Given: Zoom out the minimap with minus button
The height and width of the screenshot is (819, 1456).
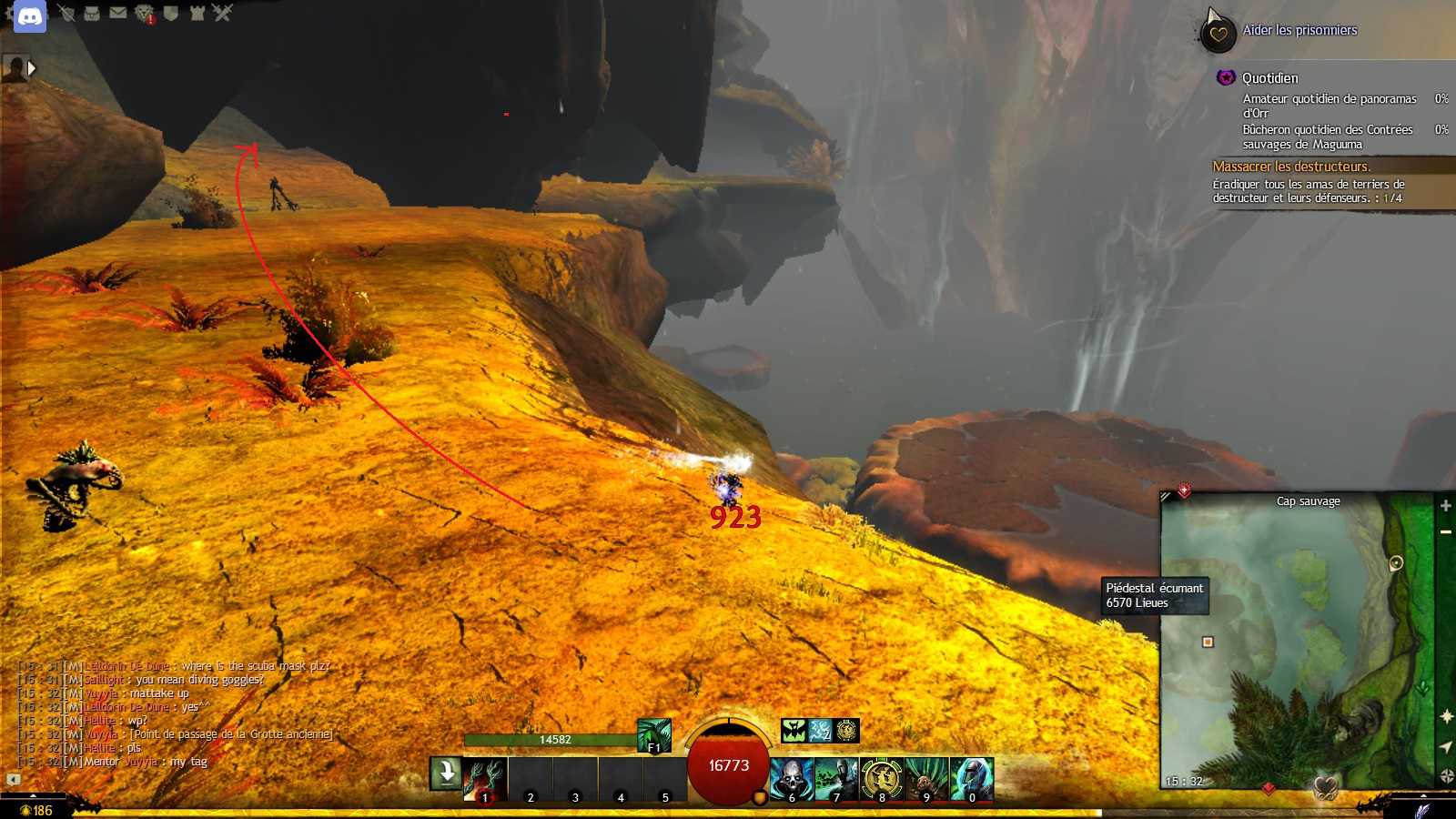Looking at the screenshot, I should 1445,532.
